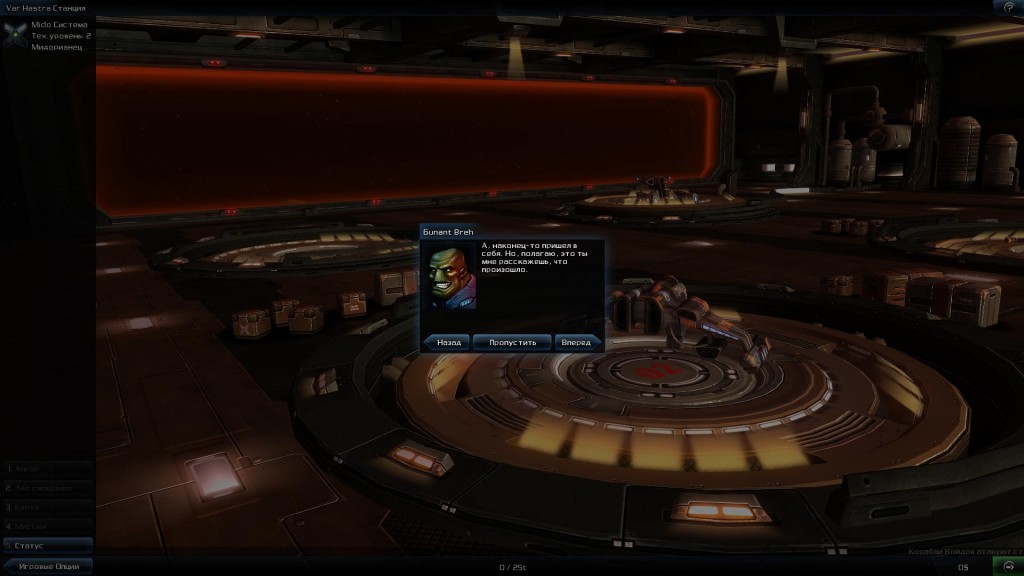Click Назад to go back in dialogue
The image size is (1024, 576).
pyautogui.click(x=447, y=342)
